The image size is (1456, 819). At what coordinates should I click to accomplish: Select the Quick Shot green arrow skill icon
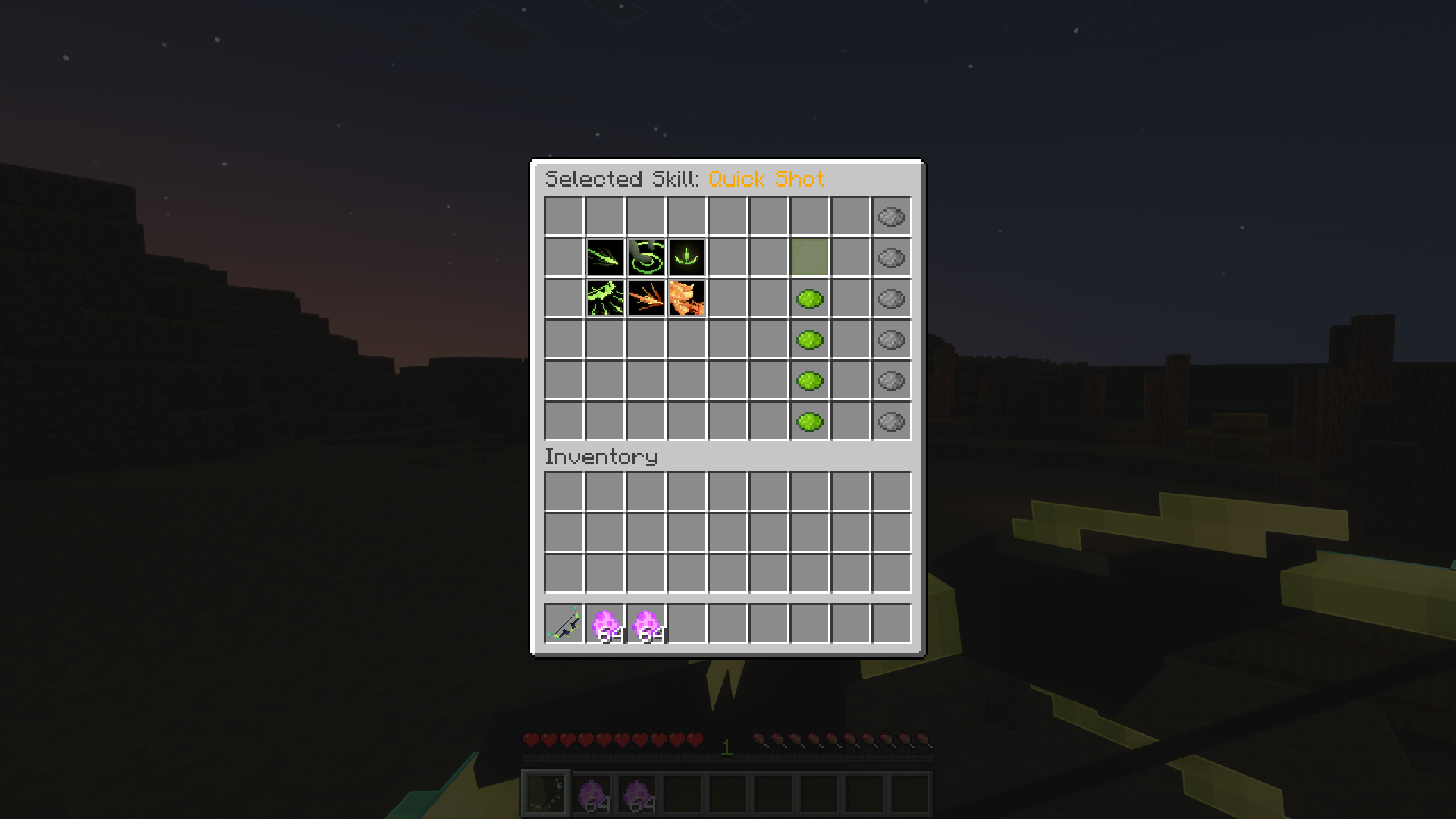coord(605,258)
